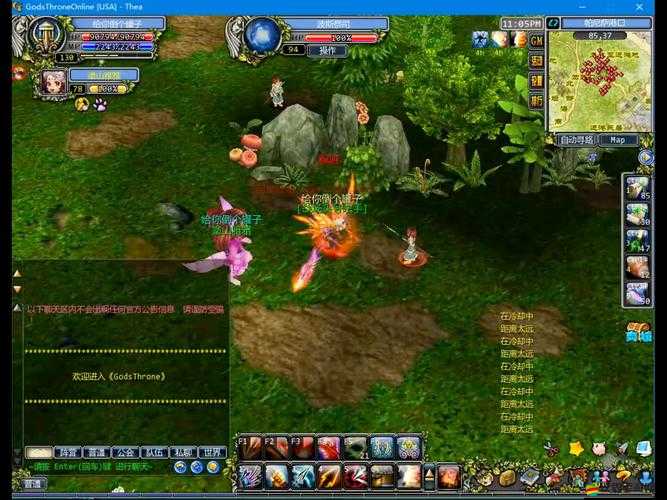Activate the F3 hotbar skill
This screenshot has width=667, height=500.
click(x=303, y=448)
